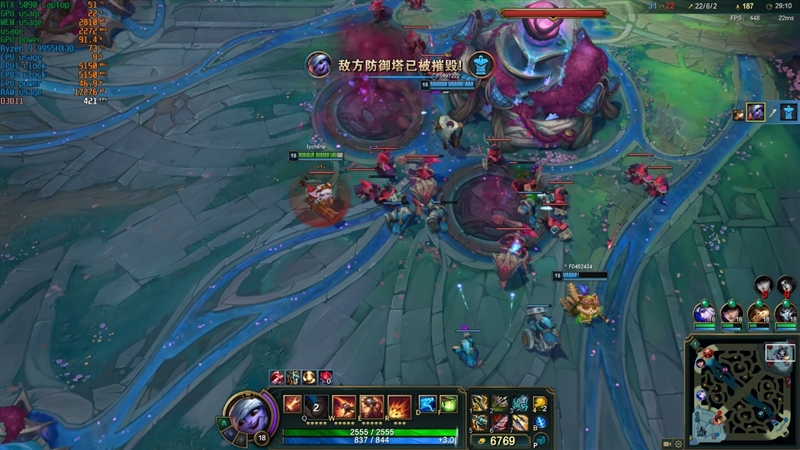Open the shop via the gold counter
The height and width of the screenshot is (450, 800).
[498, 440]
